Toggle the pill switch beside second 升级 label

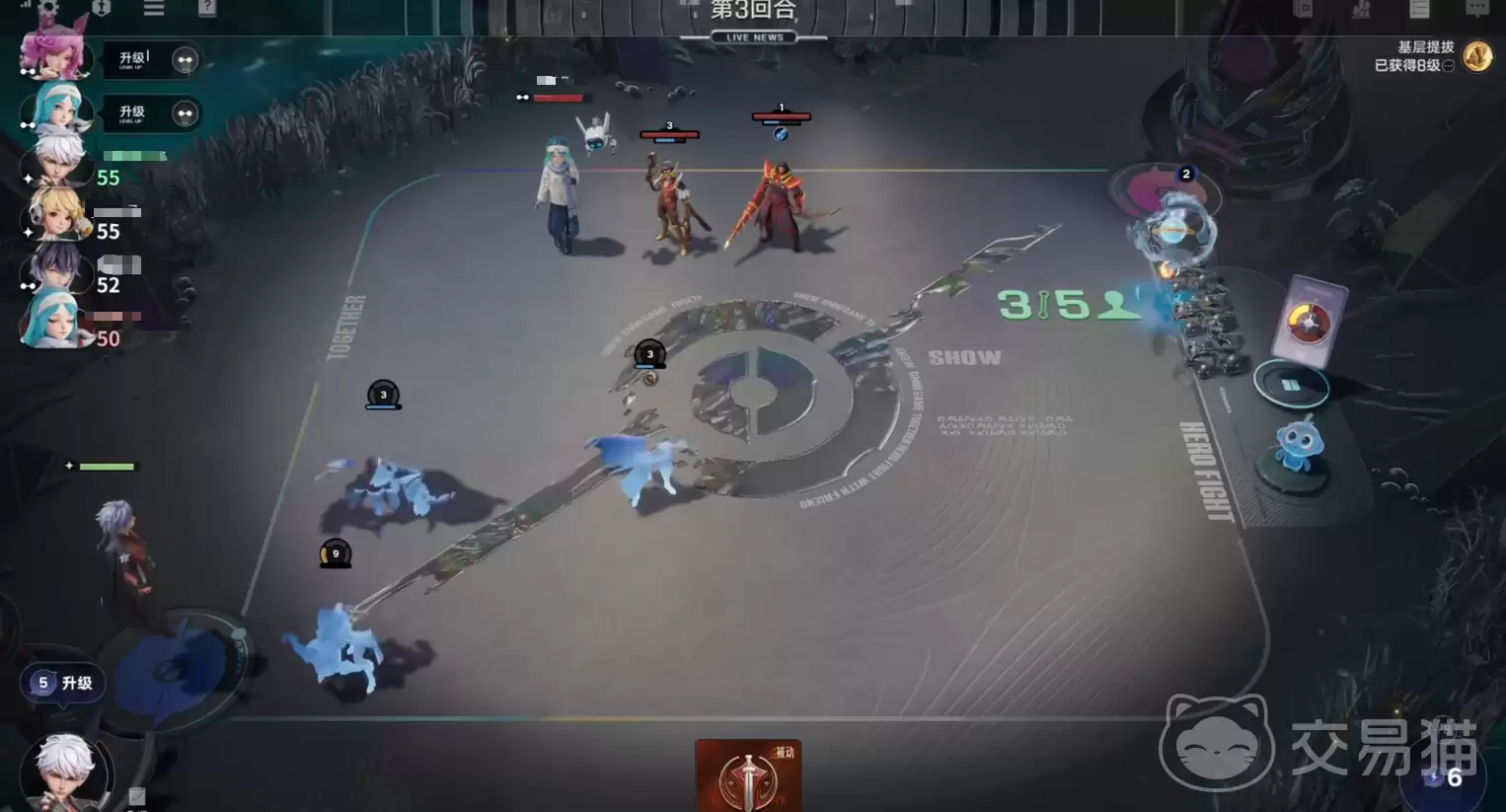tap(185, 112)
